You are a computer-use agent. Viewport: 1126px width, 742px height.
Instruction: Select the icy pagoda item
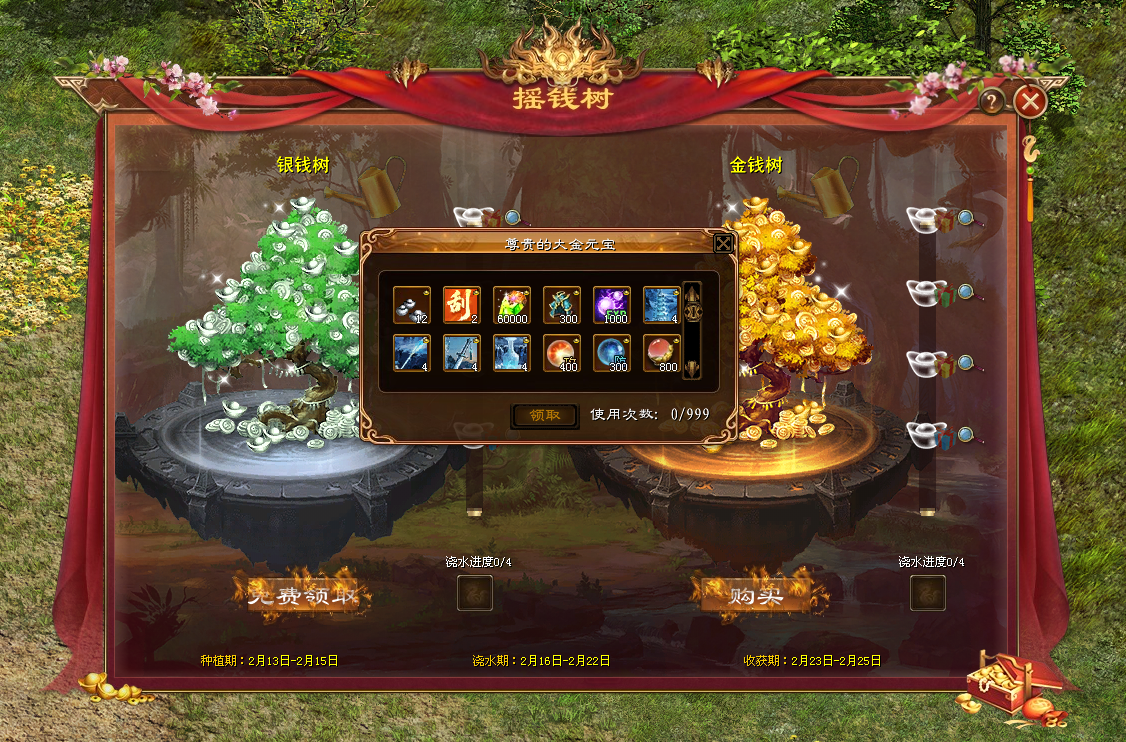point(661,305)
